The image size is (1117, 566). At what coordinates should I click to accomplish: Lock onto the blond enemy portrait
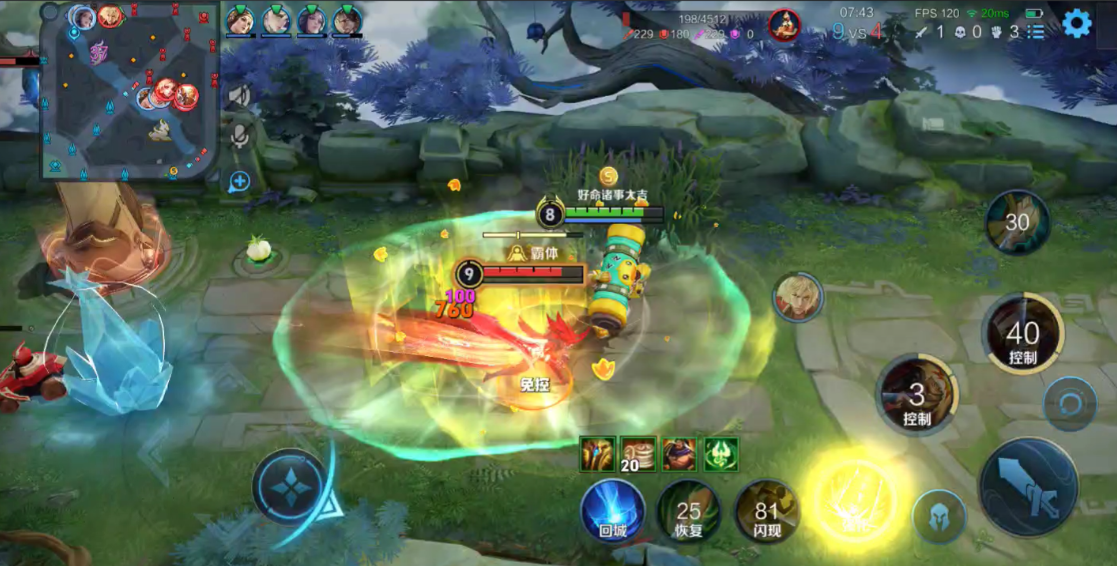tap(797, 297)
